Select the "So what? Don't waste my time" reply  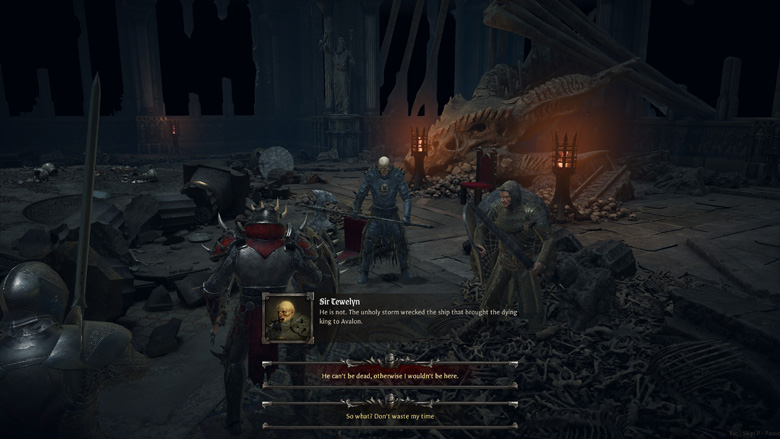click(x=390, y=416)
